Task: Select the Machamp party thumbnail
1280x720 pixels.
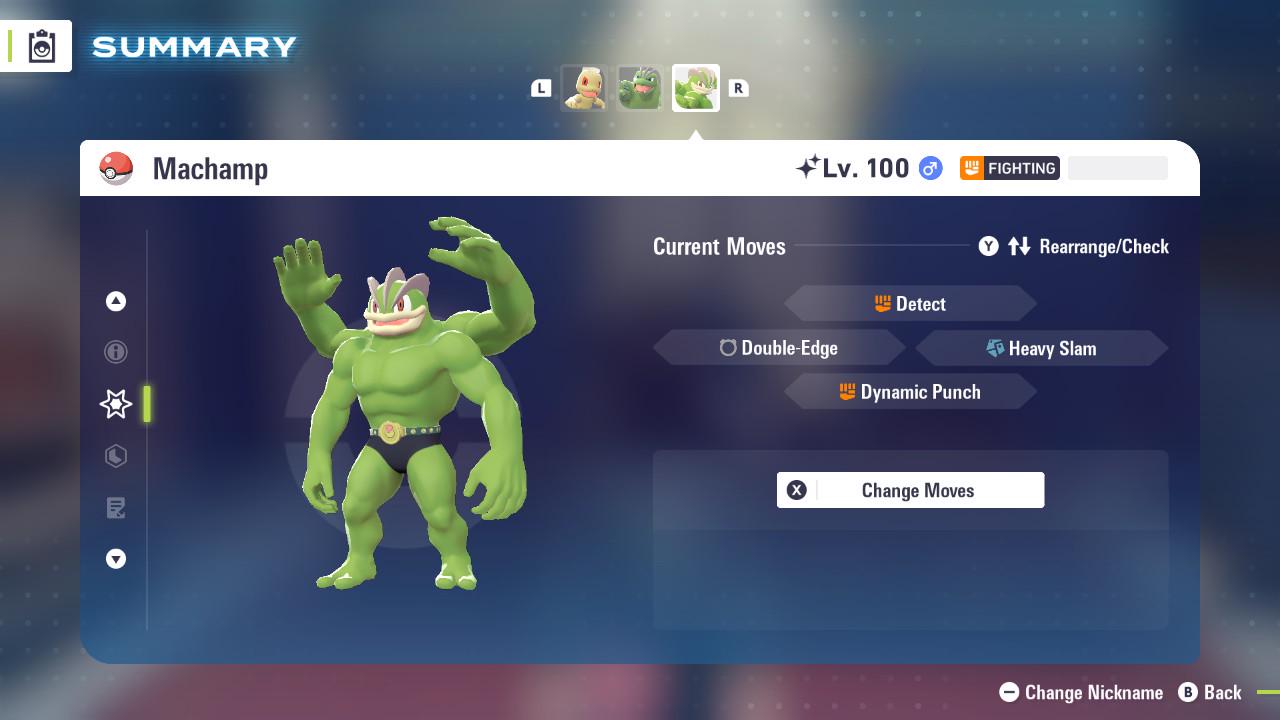Action: (695, 88)
